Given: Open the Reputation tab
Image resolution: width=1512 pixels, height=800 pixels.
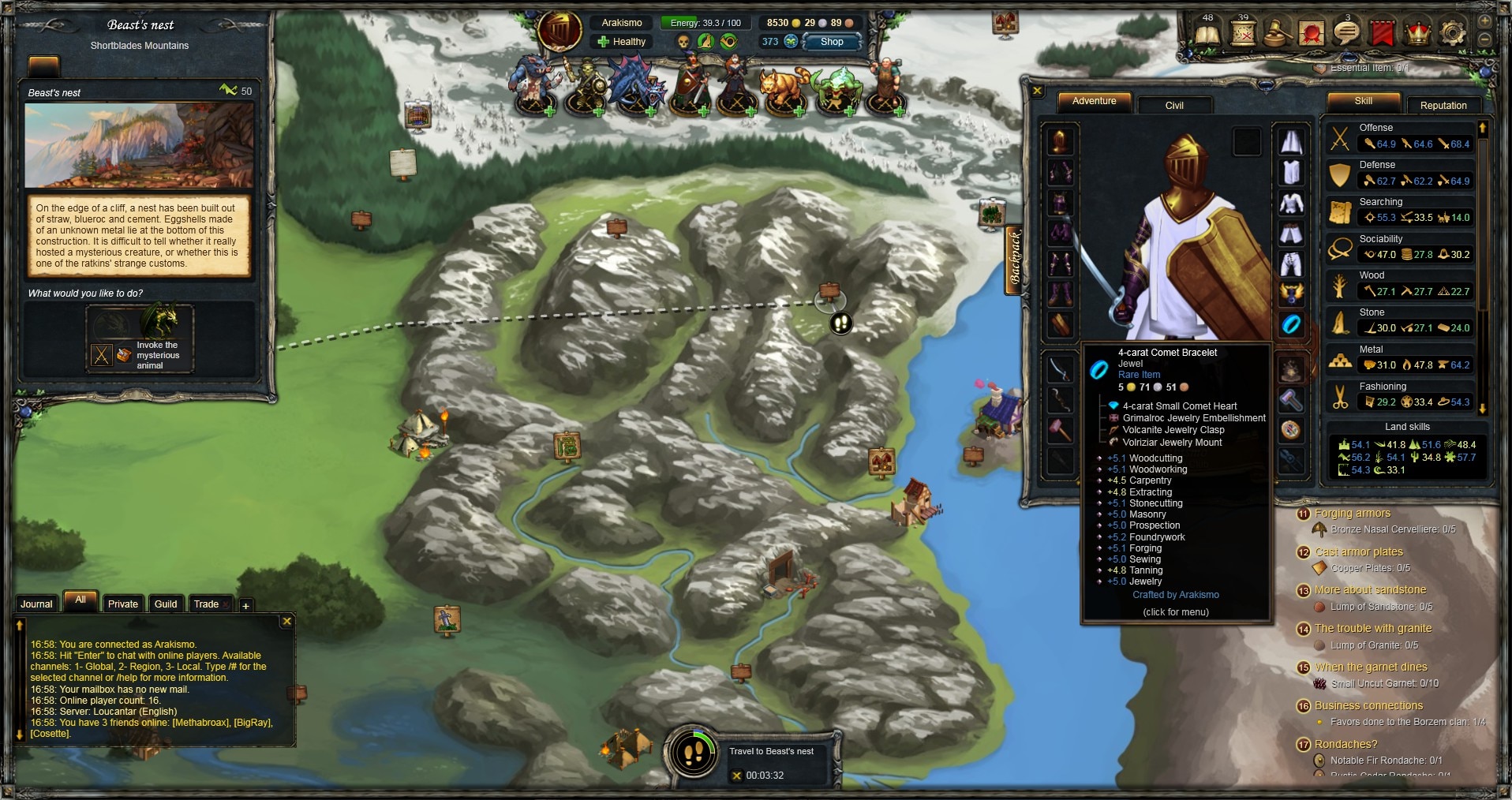Looking at the screenshot, I should [x=1443, y=105].
